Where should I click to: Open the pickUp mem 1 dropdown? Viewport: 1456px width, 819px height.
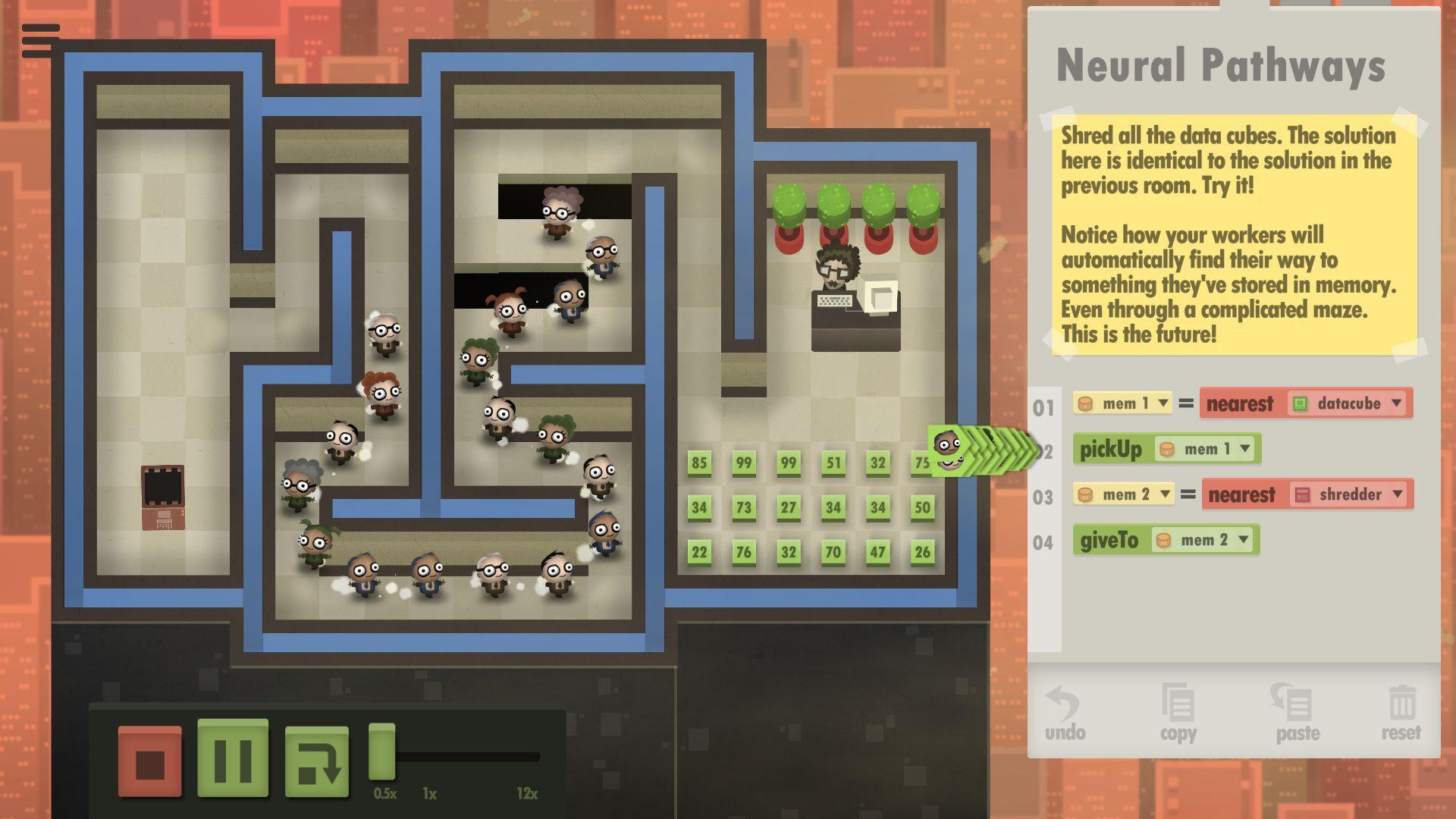click(1244, 449)
